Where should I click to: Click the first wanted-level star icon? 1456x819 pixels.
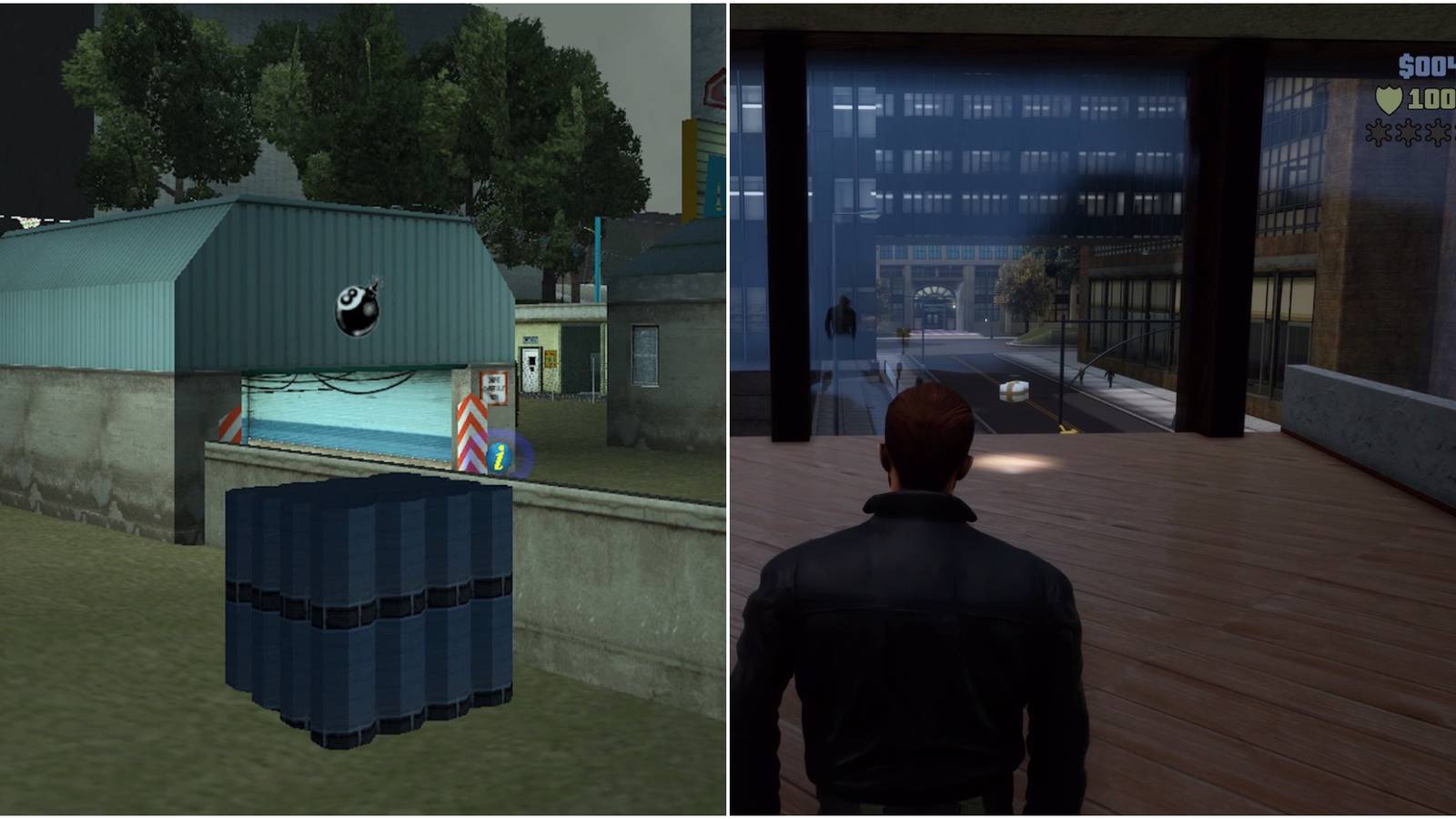(1379, 133)
